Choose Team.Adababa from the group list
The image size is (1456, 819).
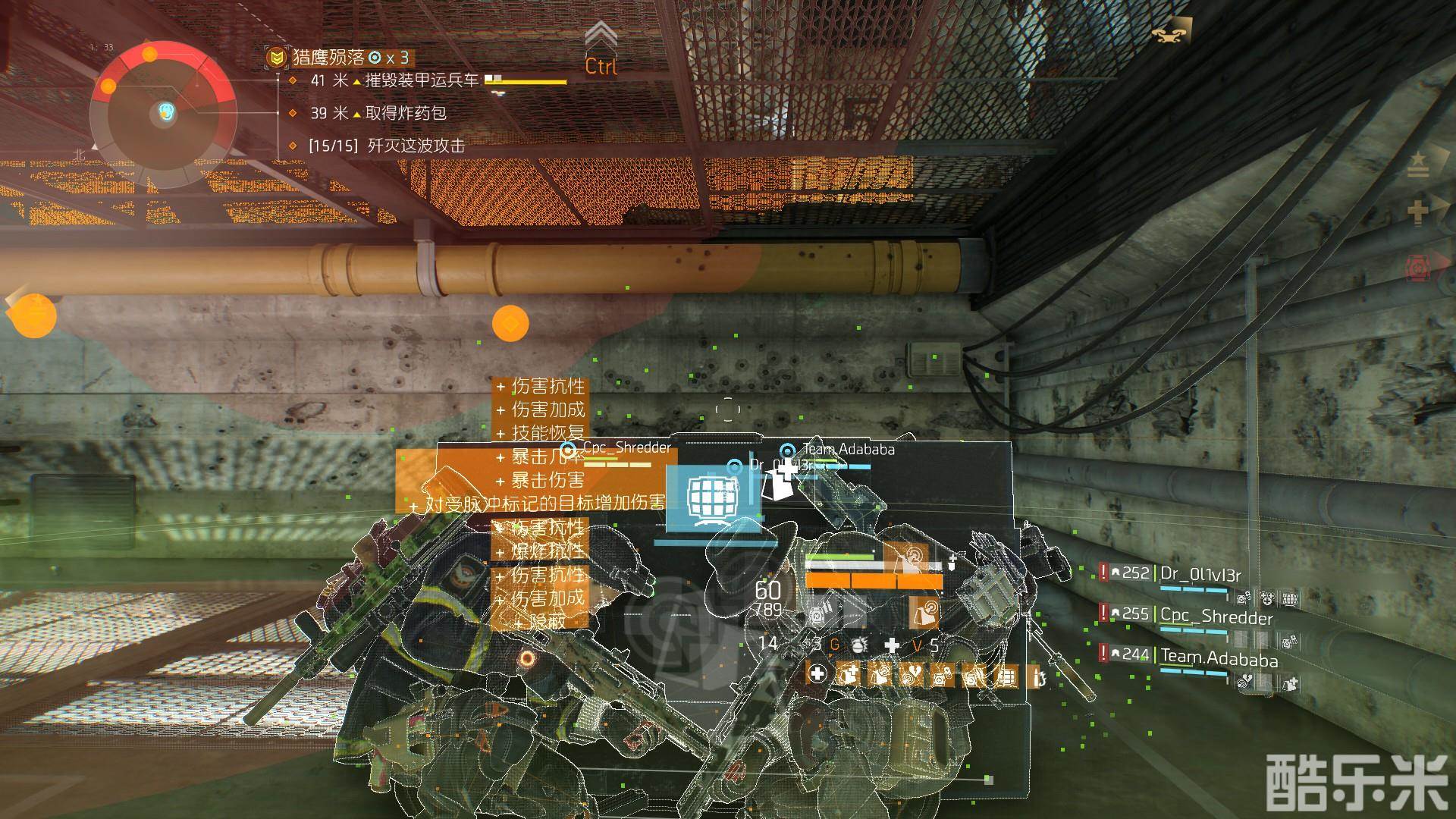1219,658
